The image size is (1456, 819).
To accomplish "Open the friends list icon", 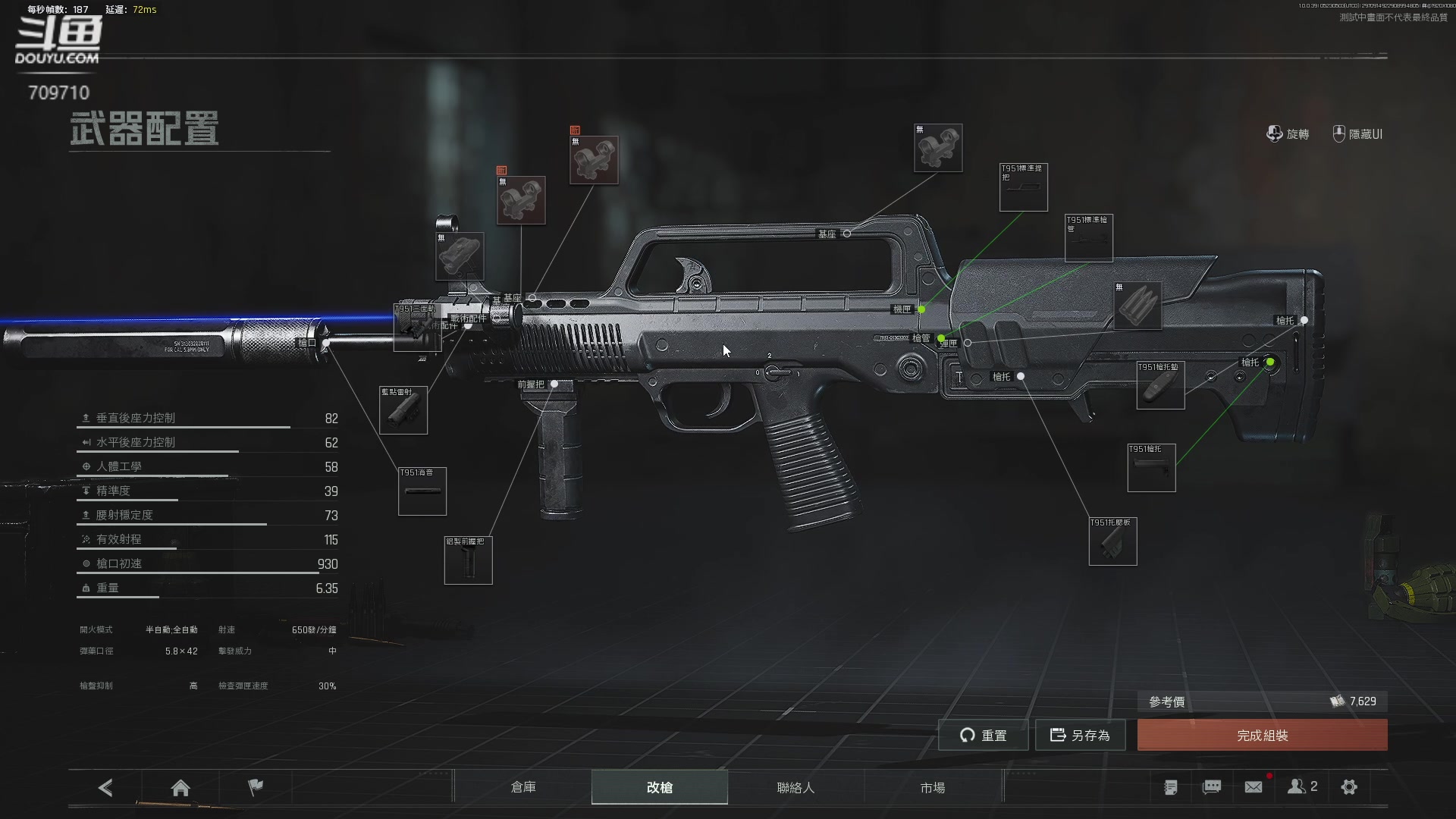I will 1301,787.
